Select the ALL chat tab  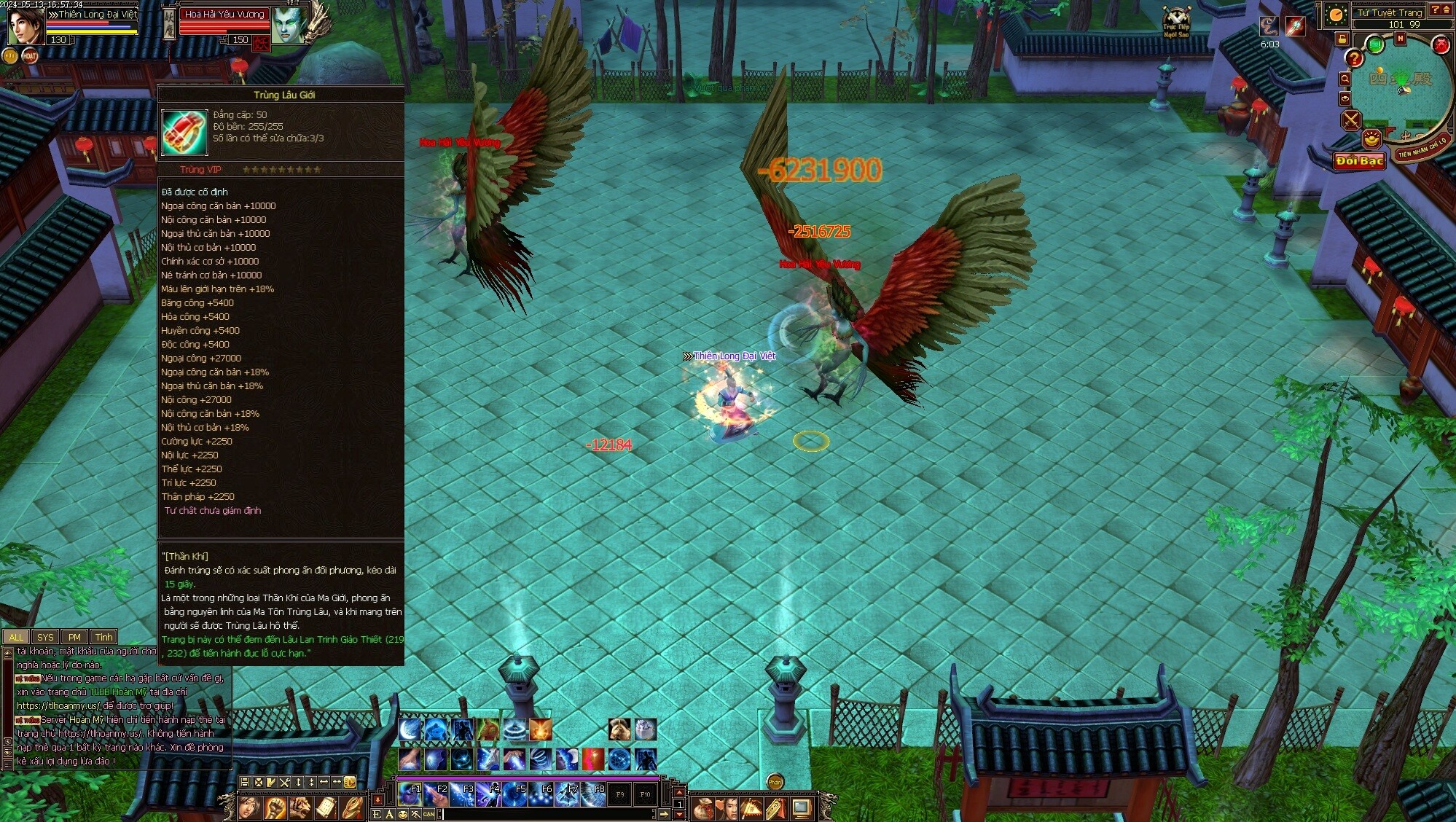pos(16,637)
